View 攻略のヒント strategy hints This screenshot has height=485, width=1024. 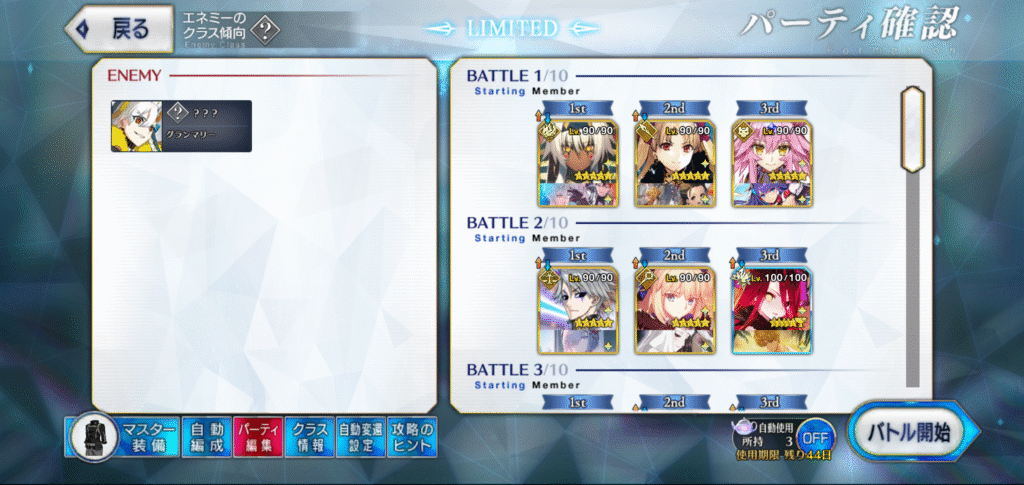pos(412,438)
